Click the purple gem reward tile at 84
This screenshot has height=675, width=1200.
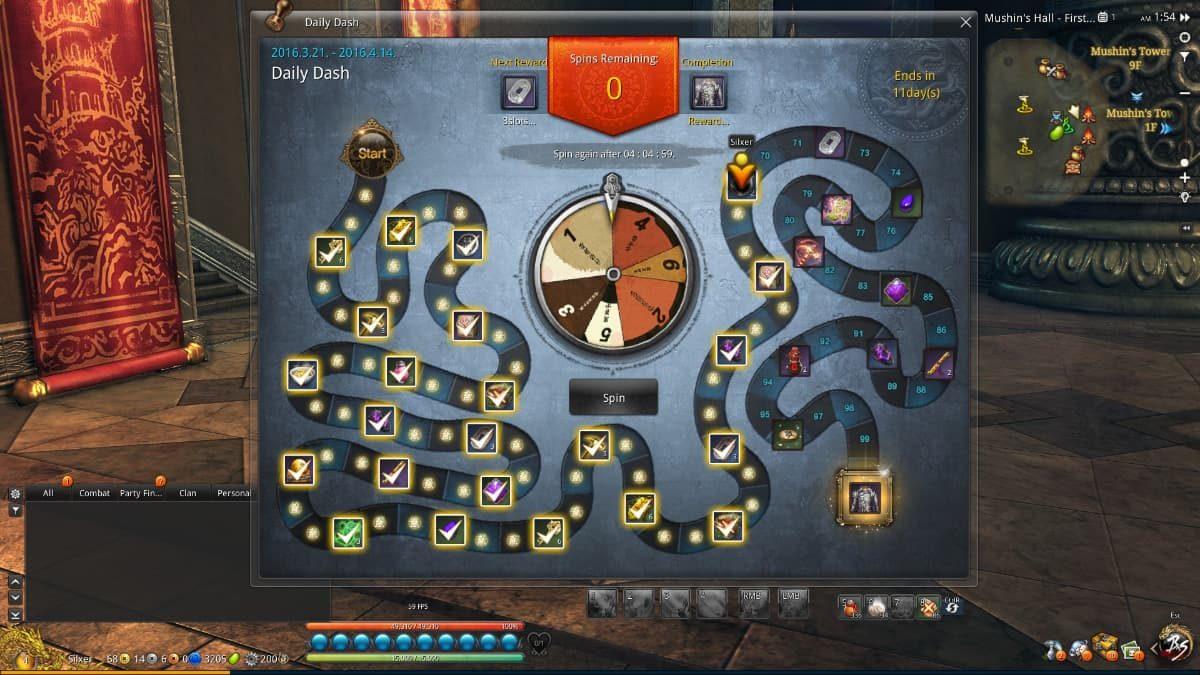pos(896,290)
